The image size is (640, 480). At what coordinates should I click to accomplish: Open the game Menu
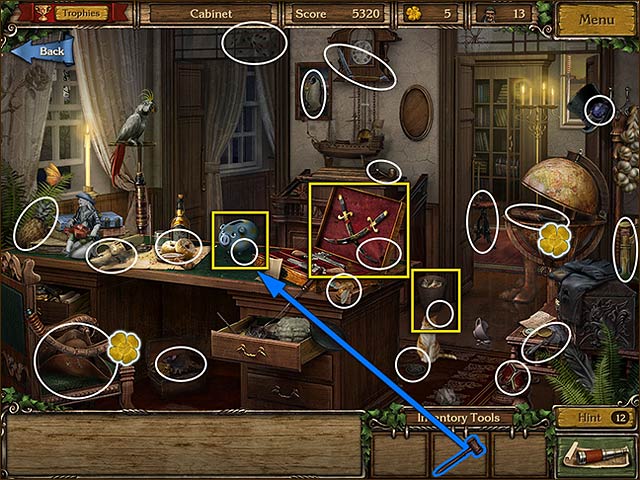(596, 18)
